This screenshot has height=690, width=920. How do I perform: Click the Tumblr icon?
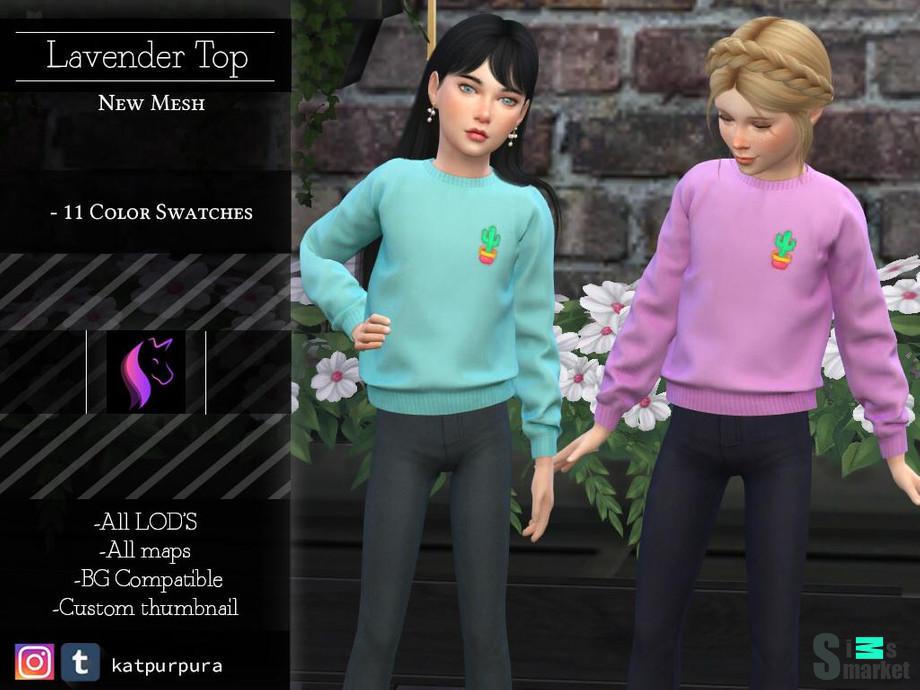[80, 662]
